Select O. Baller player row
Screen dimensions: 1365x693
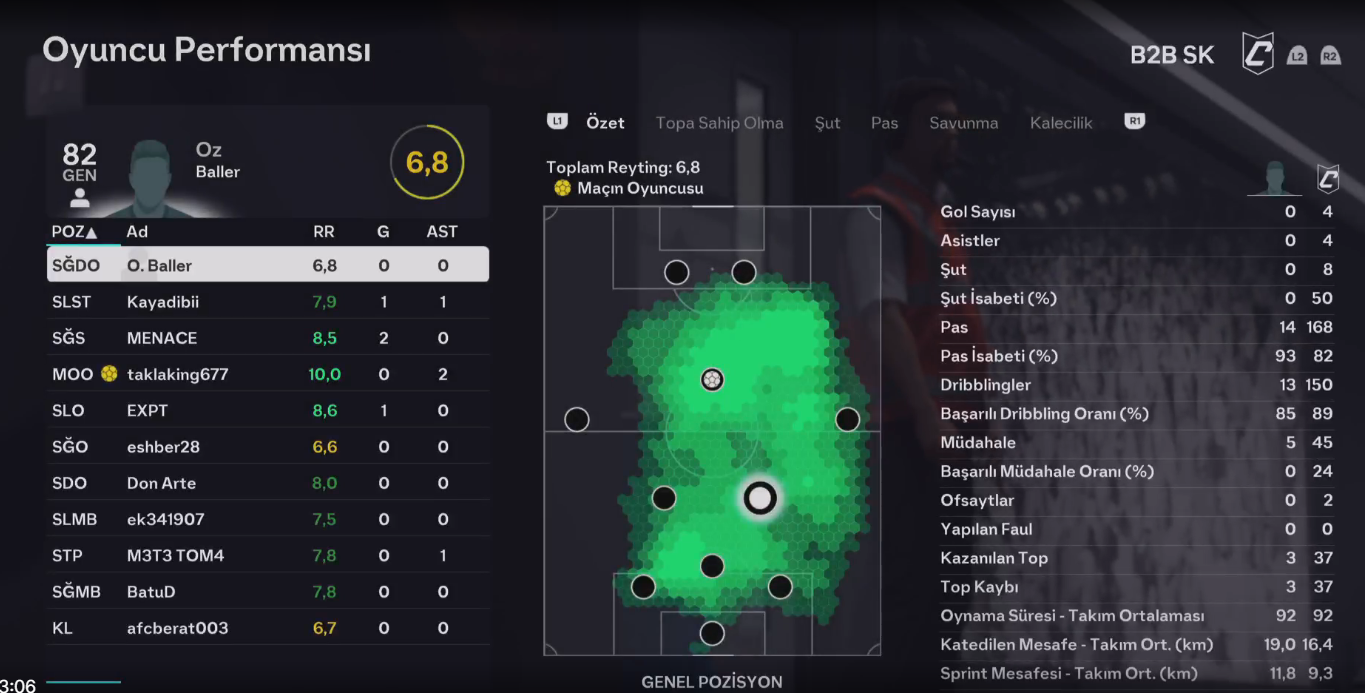pyautogui.click(x=267, y=266)
